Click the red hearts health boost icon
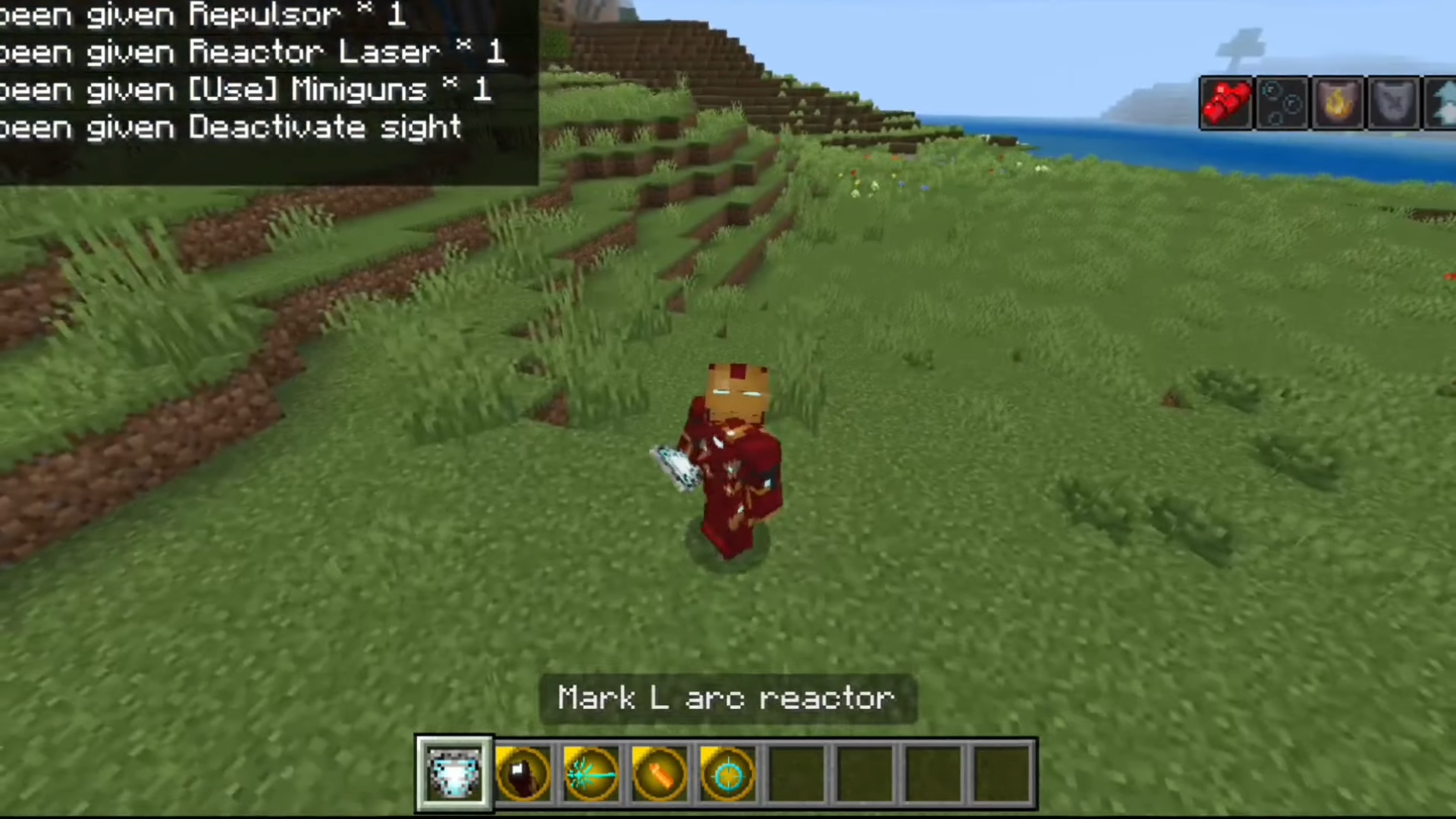Screen dimensions: 1456x819 coord(1226,102)
